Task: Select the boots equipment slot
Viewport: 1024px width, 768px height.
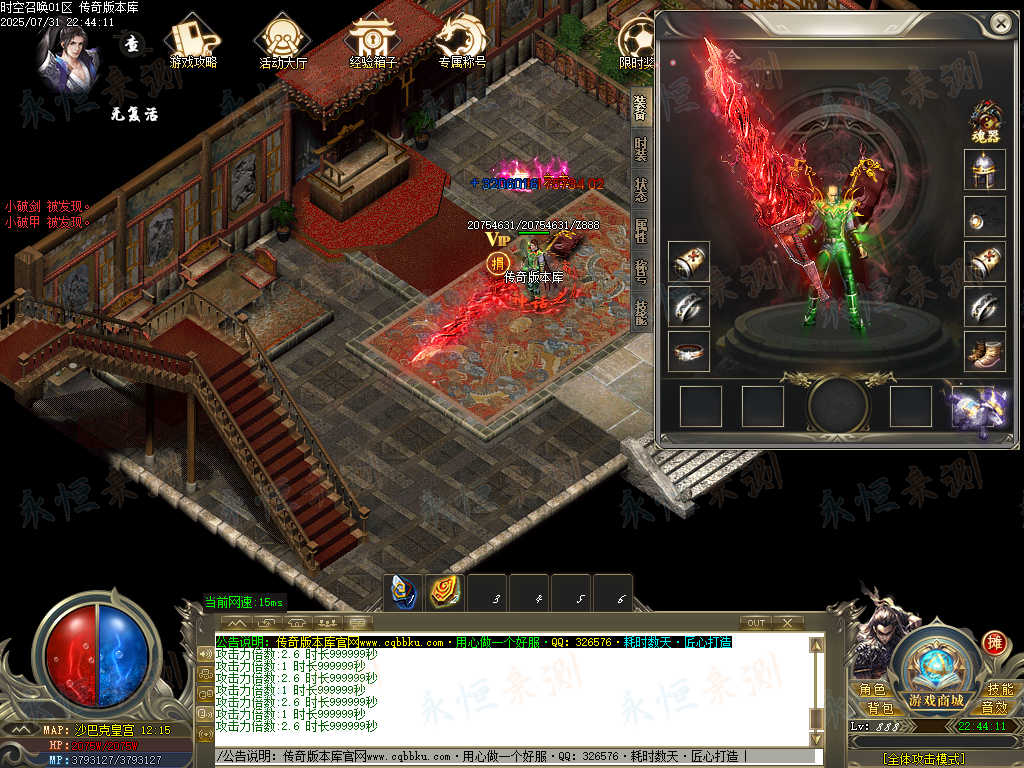Action: (x=984, y=352)
